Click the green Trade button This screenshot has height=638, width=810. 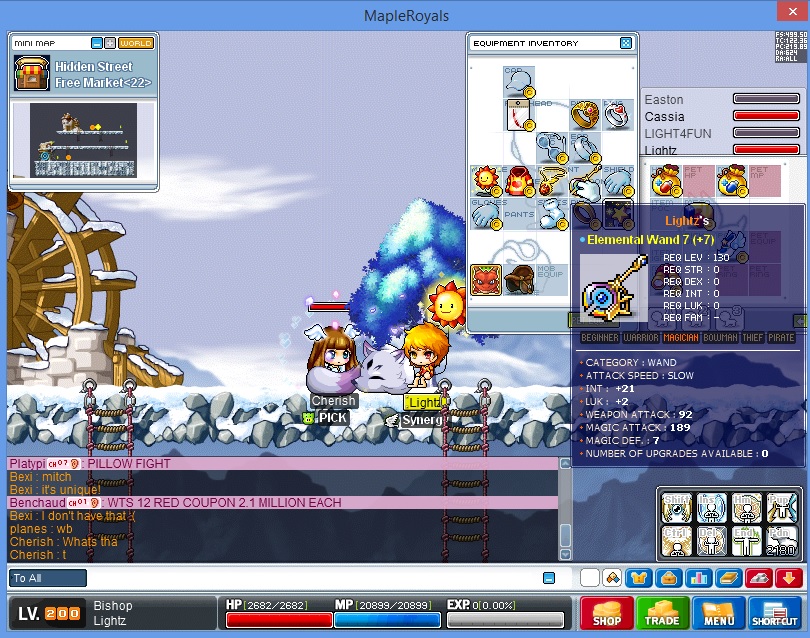(x=661, y=612)
